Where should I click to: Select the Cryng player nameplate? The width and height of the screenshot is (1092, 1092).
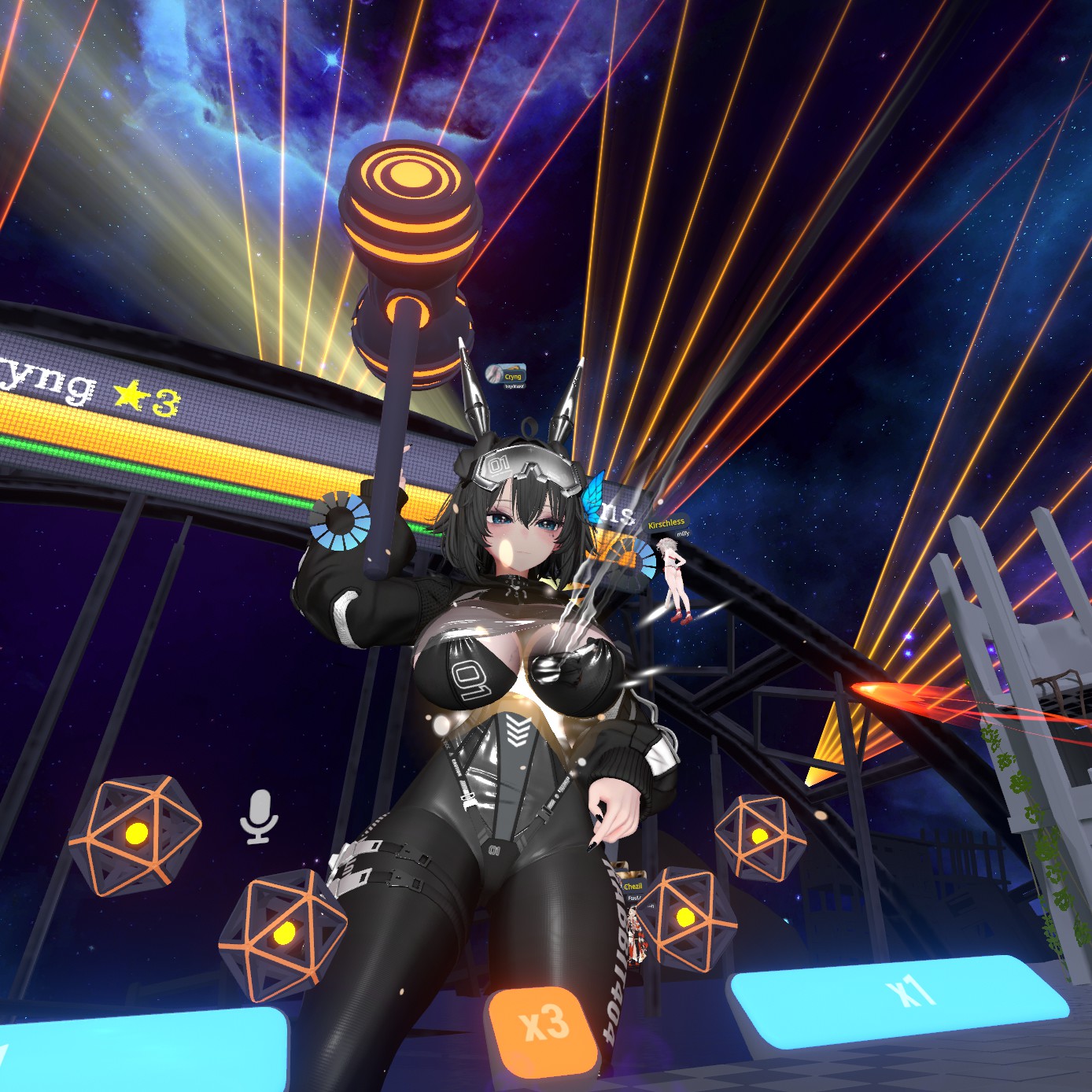[506, 374]
